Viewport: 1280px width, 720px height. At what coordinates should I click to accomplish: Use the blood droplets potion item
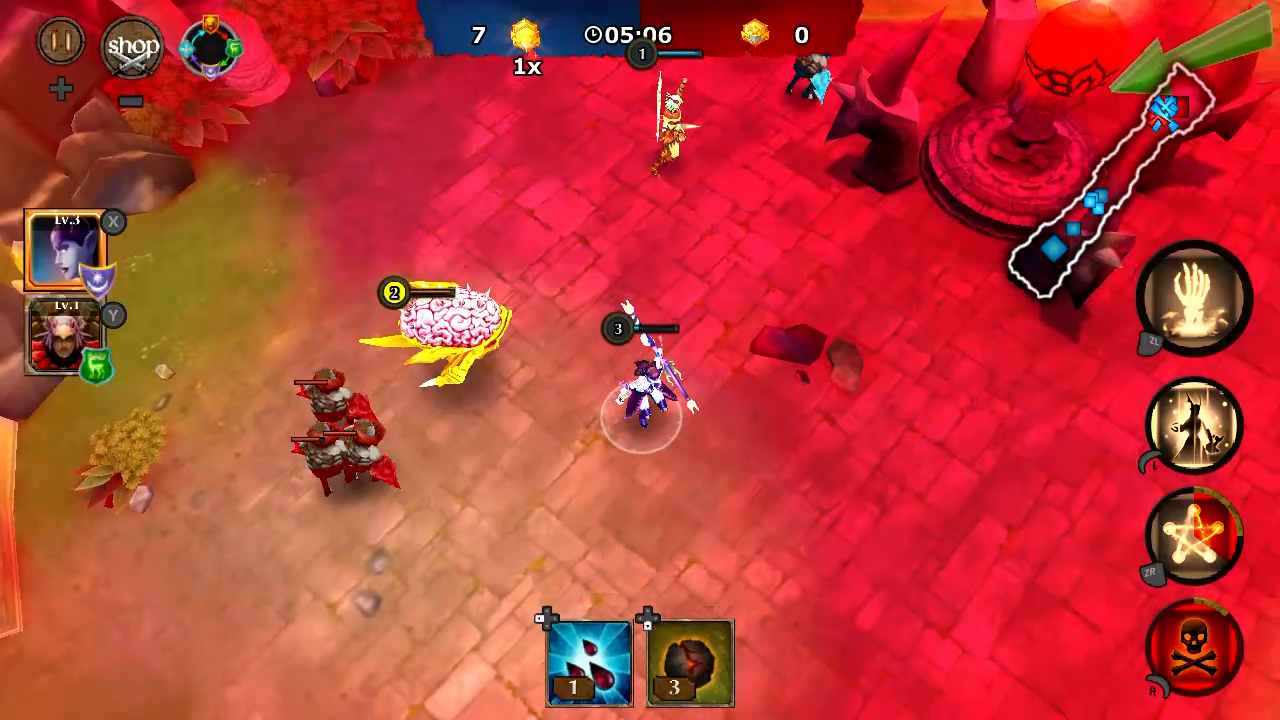[588, 660]
